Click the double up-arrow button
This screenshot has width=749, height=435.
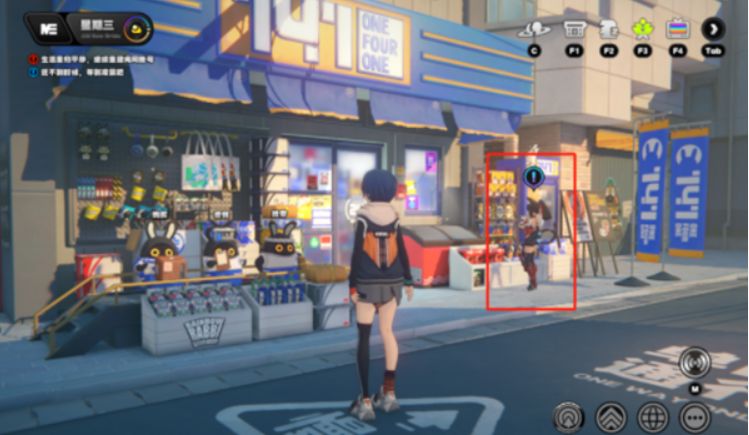pos(611,415)
